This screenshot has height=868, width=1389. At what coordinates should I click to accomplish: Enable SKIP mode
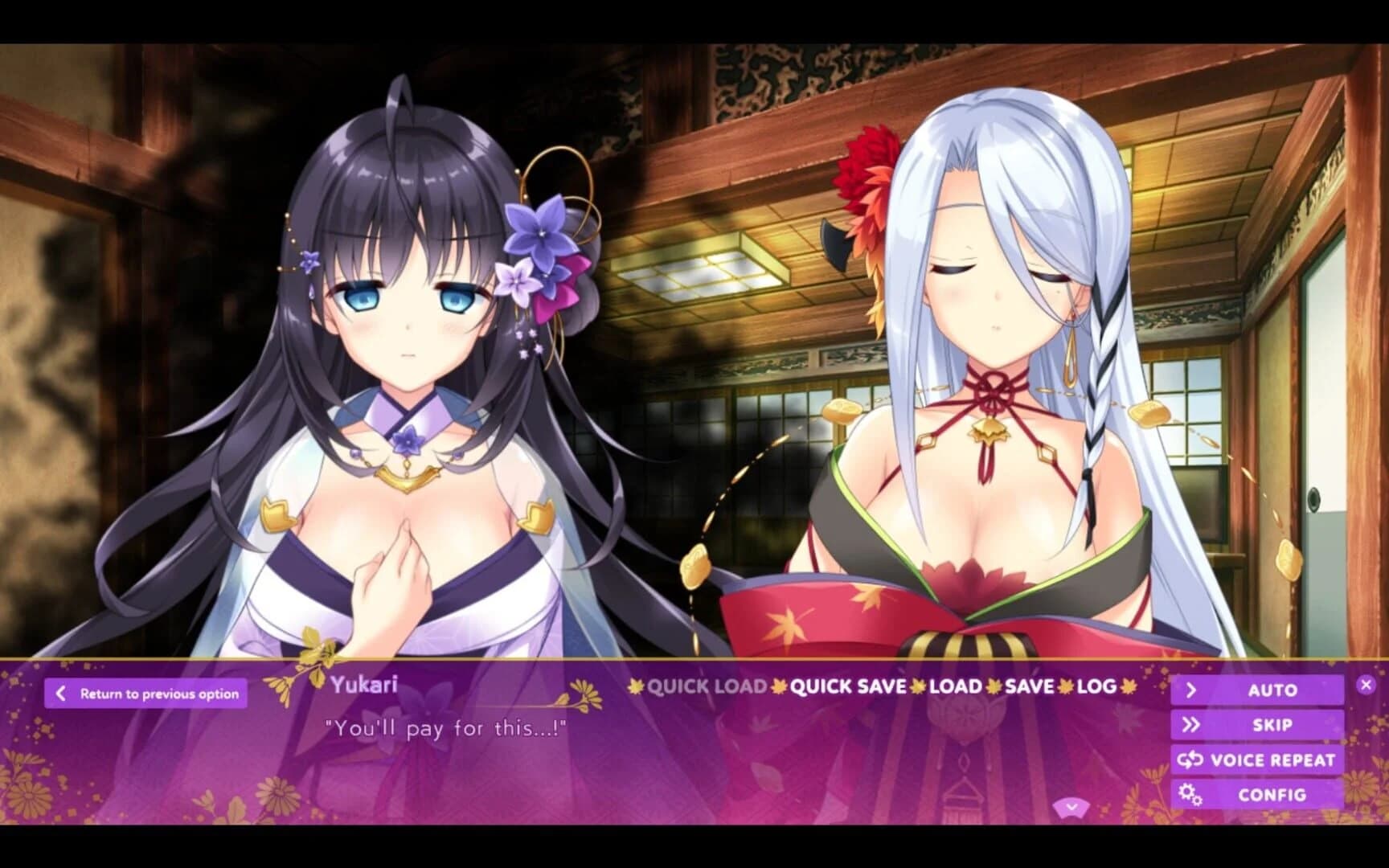coord(1273,724)
